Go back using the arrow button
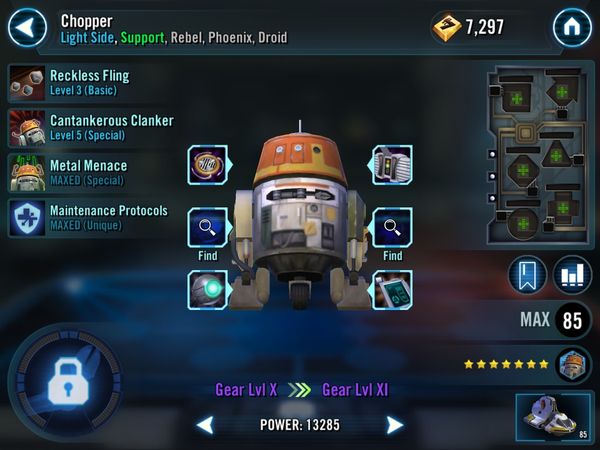 pos(28,26)
